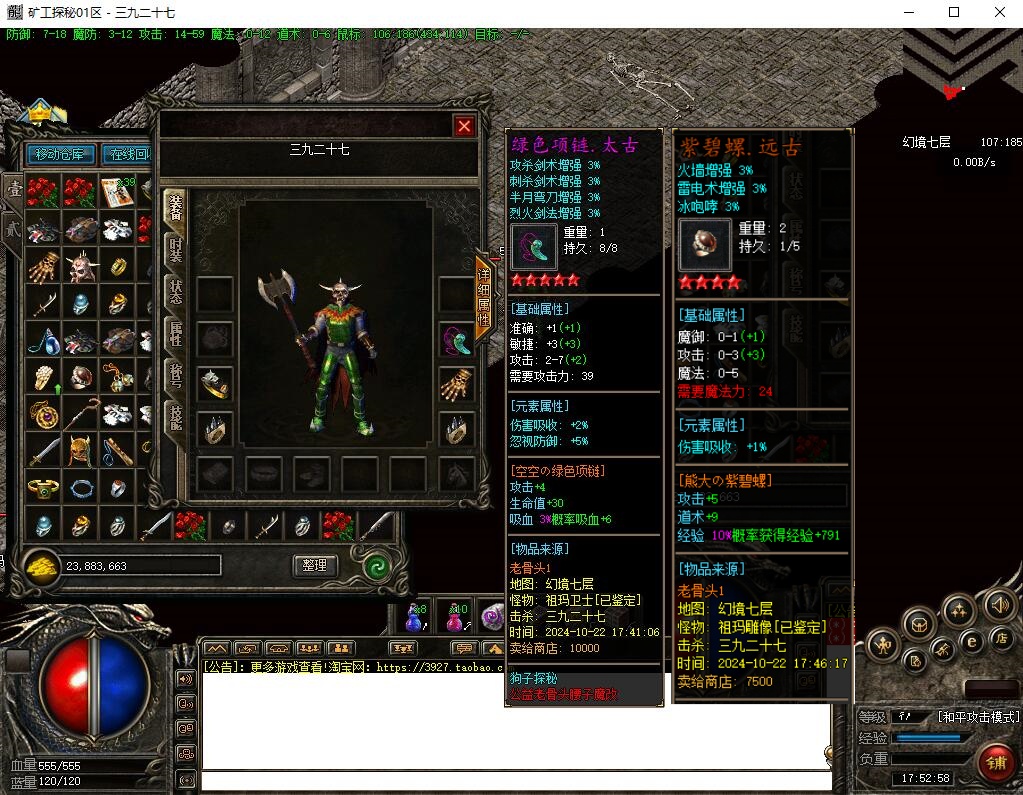The width and height of the screenshot is (1023, 795).
Task: Use the blue potion in the hotbar
Action: tap(413, 619)
